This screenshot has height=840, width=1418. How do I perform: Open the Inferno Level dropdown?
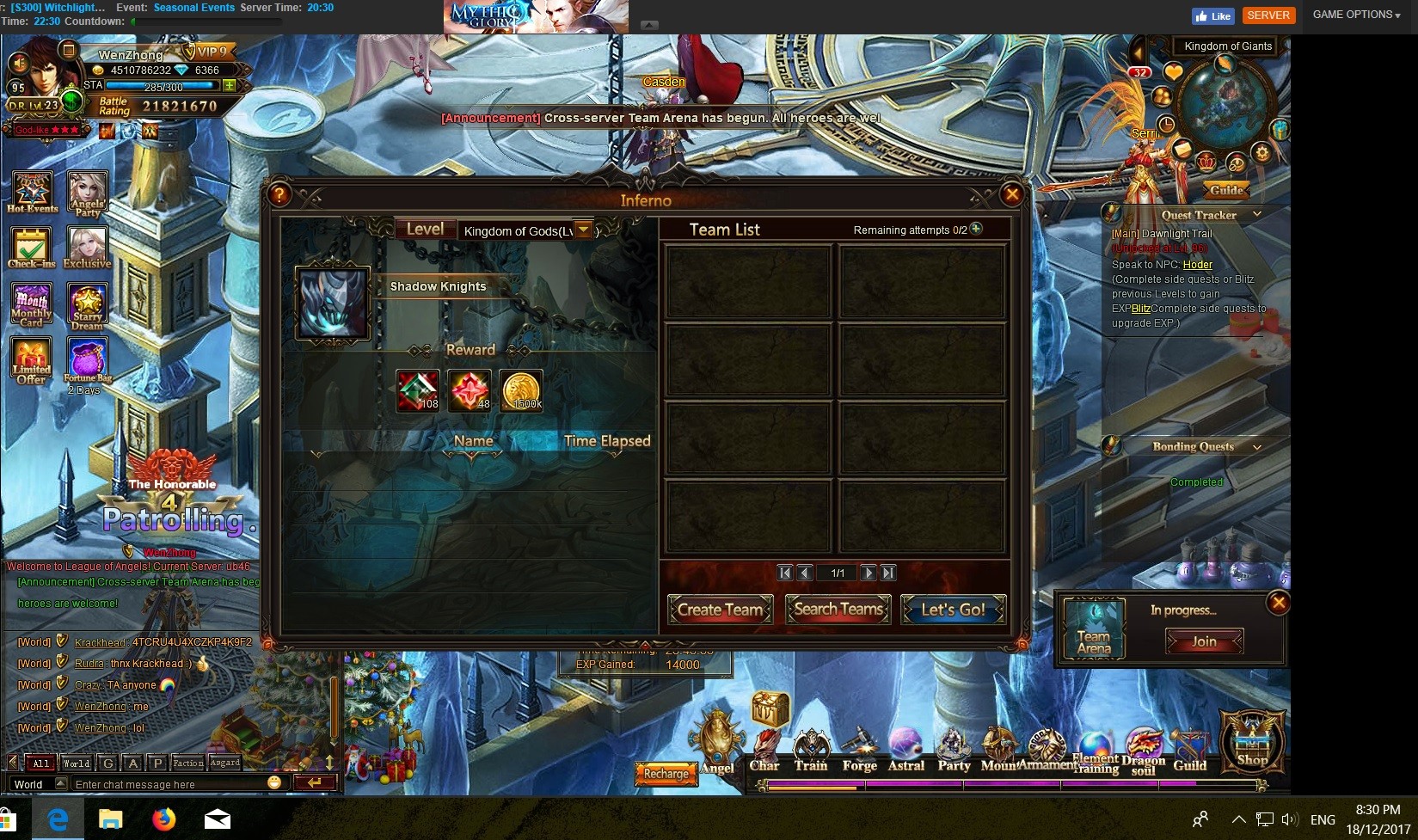[x=584, y=230]
